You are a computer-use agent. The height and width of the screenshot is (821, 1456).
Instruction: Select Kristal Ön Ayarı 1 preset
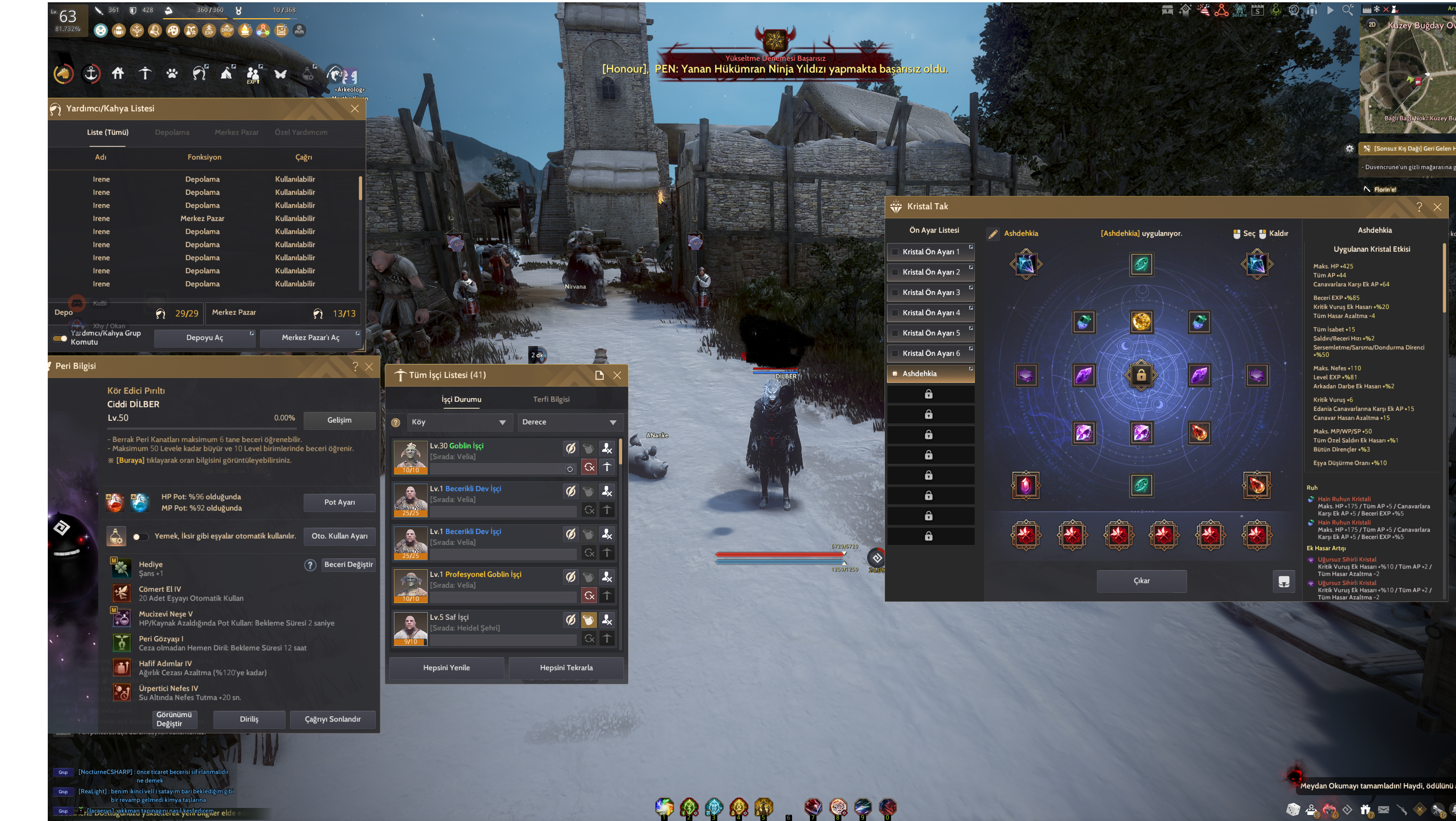tap(931, 252)
